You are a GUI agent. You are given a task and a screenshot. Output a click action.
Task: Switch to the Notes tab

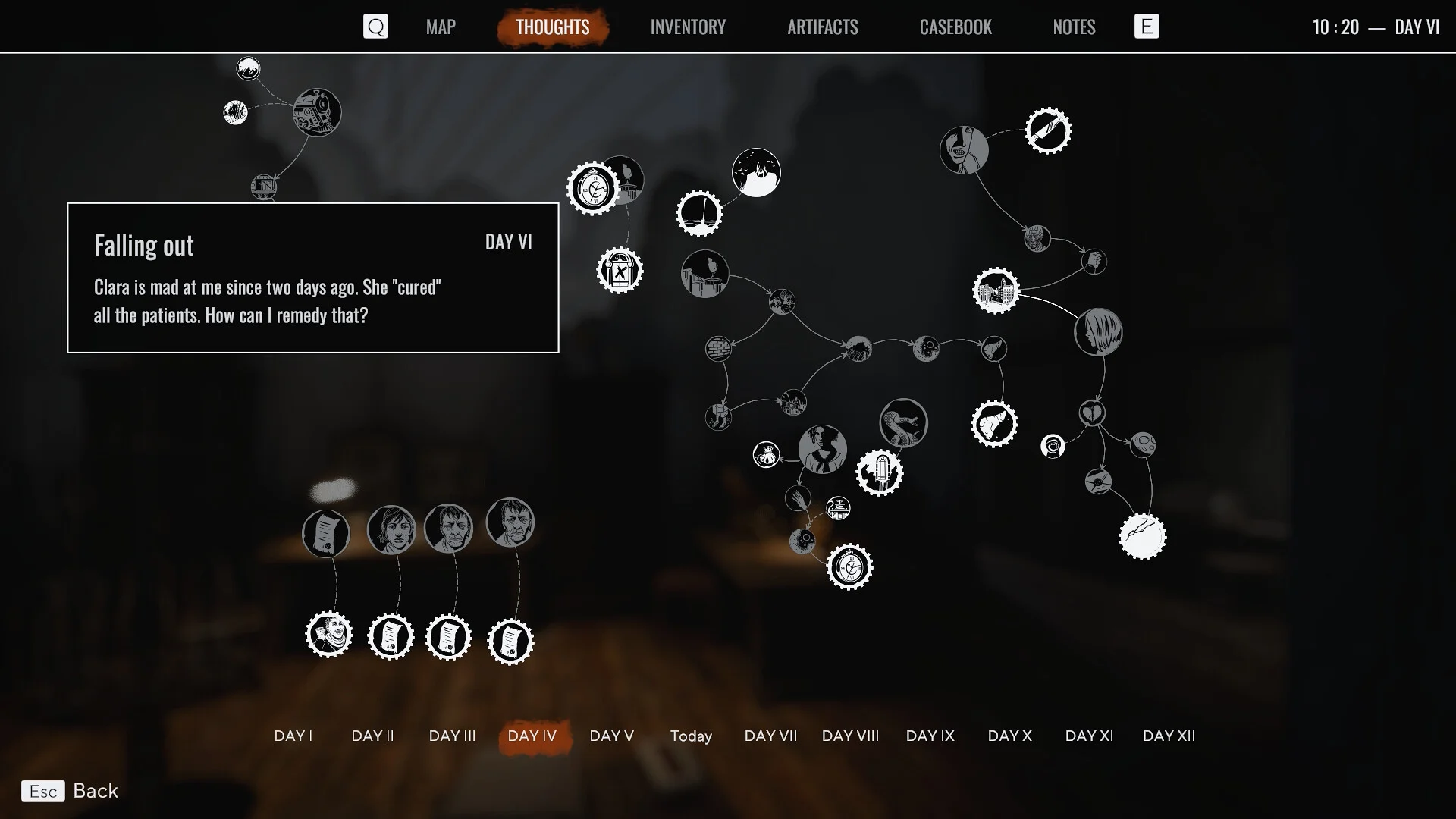(1073, 27)
